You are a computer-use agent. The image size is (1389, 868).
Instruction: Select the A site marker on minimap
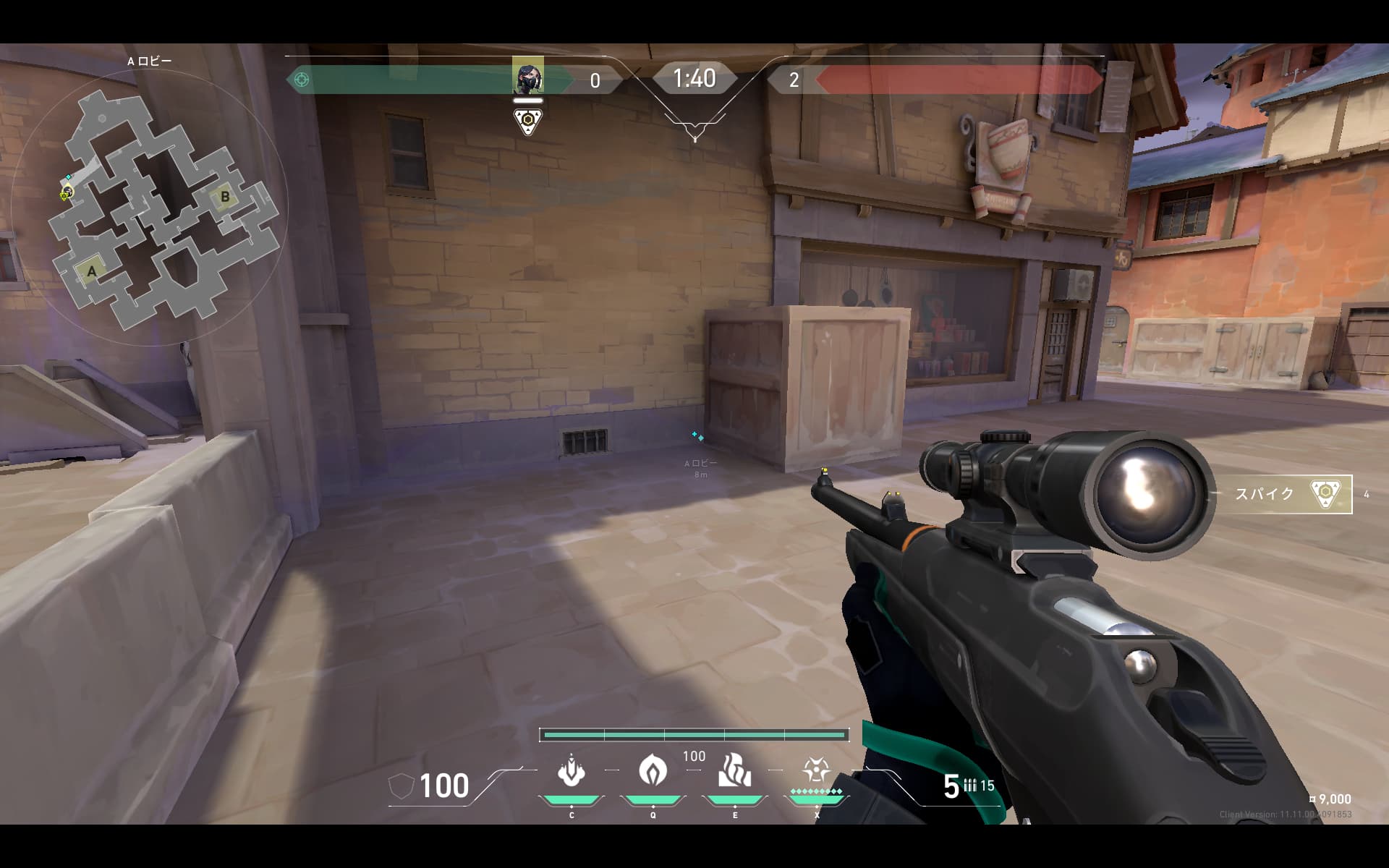click(x=92, y=272)
